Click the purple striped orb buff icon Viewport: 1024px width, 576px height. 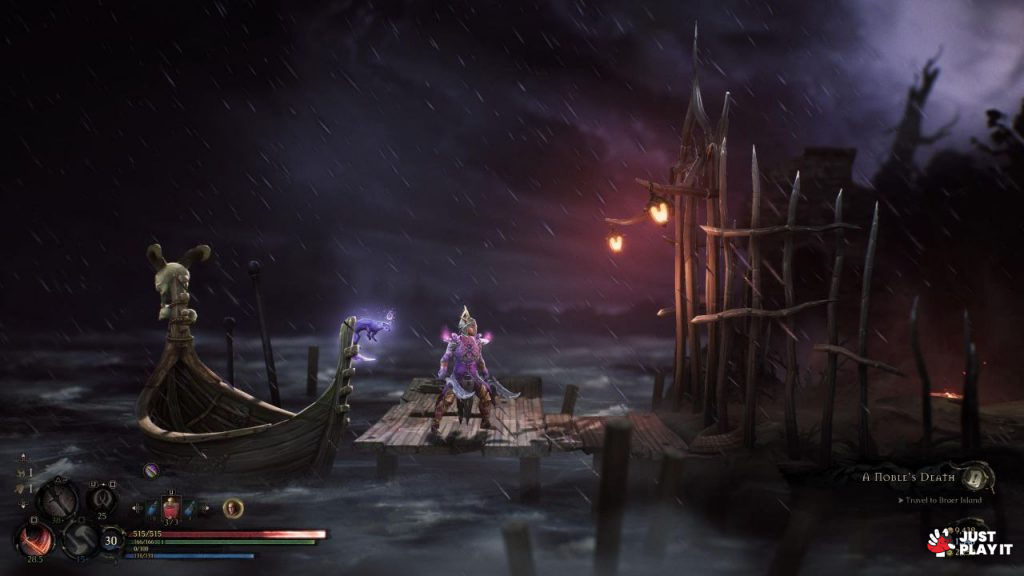[x=151, y=469]
